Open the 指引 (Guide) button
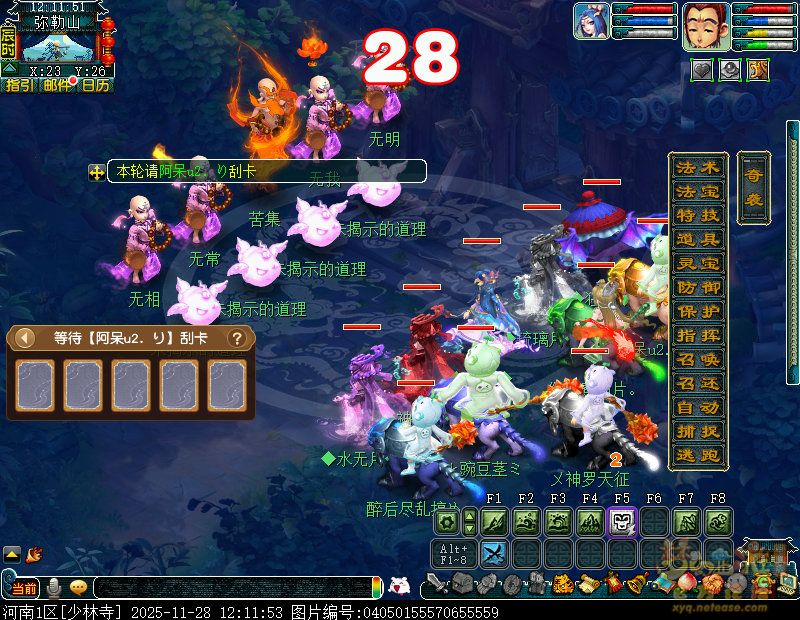Image resolution: width=800 pixels, height=620 pixels. (19, 85)
